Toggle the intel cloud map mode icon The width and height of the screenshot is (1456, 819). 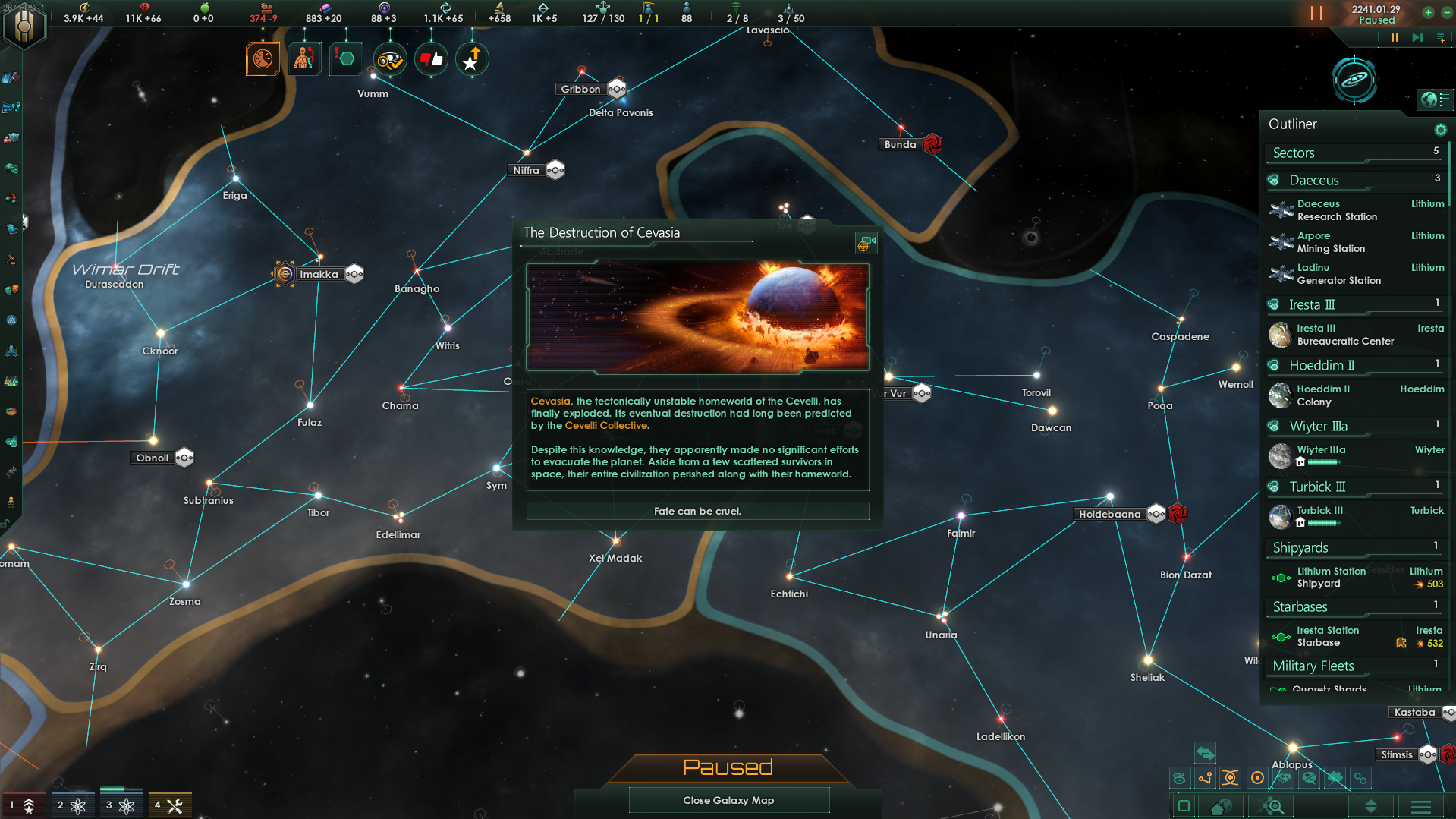click(x=1335, y=778)
